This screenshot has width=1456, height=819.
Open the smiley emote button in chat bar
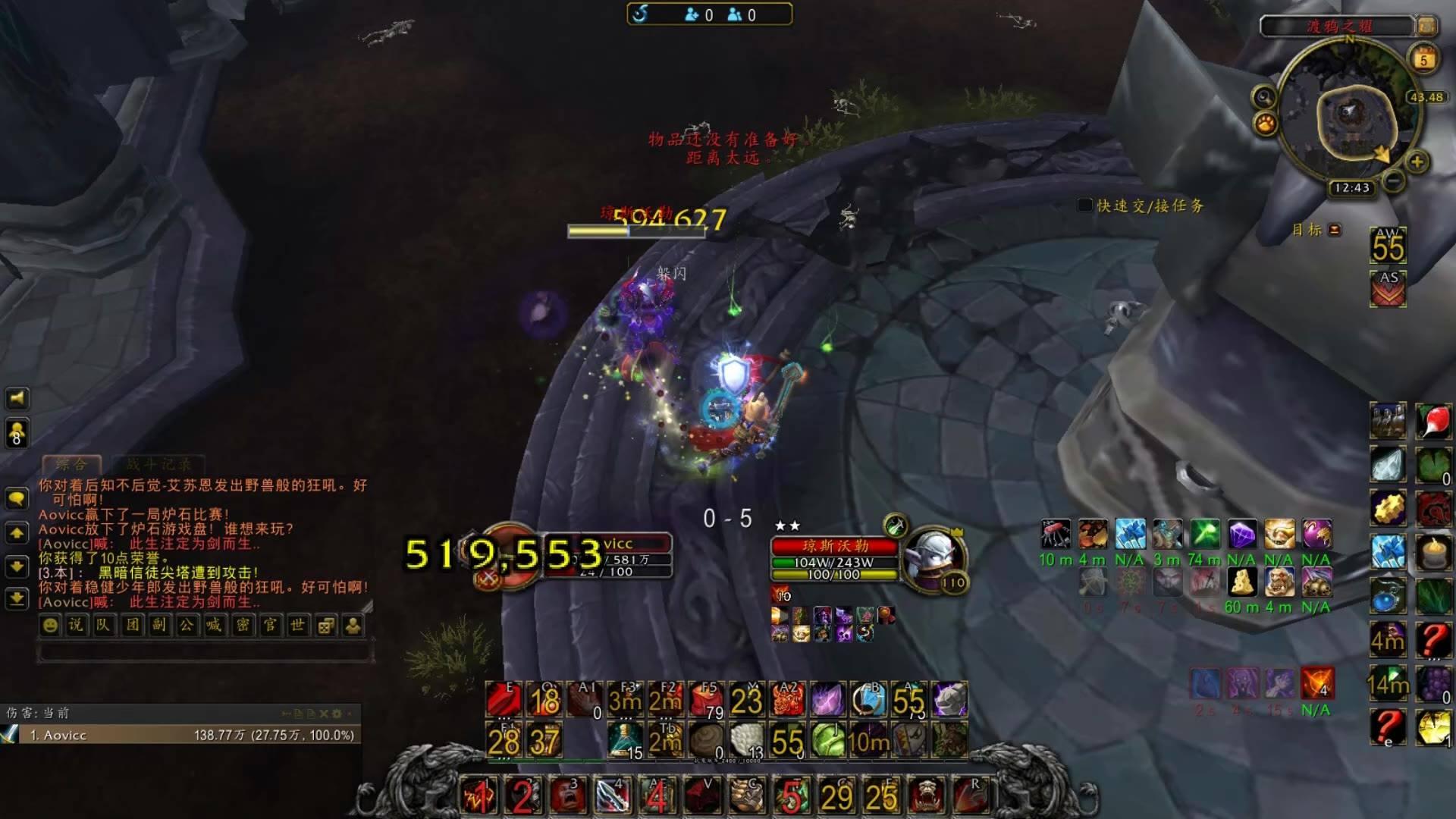[50, 626]
